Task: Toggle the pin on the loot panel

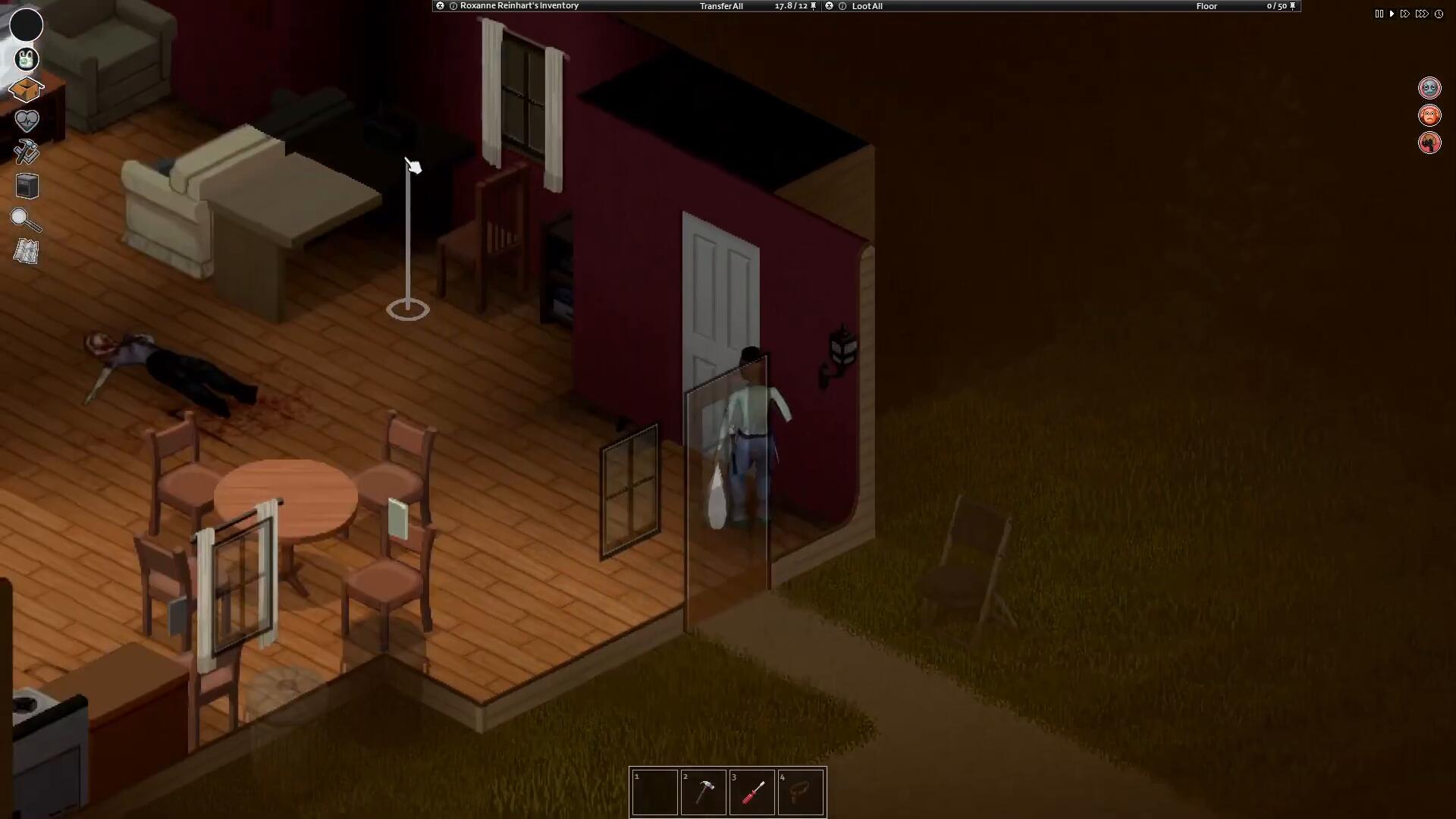Action: coord(1293,6)
